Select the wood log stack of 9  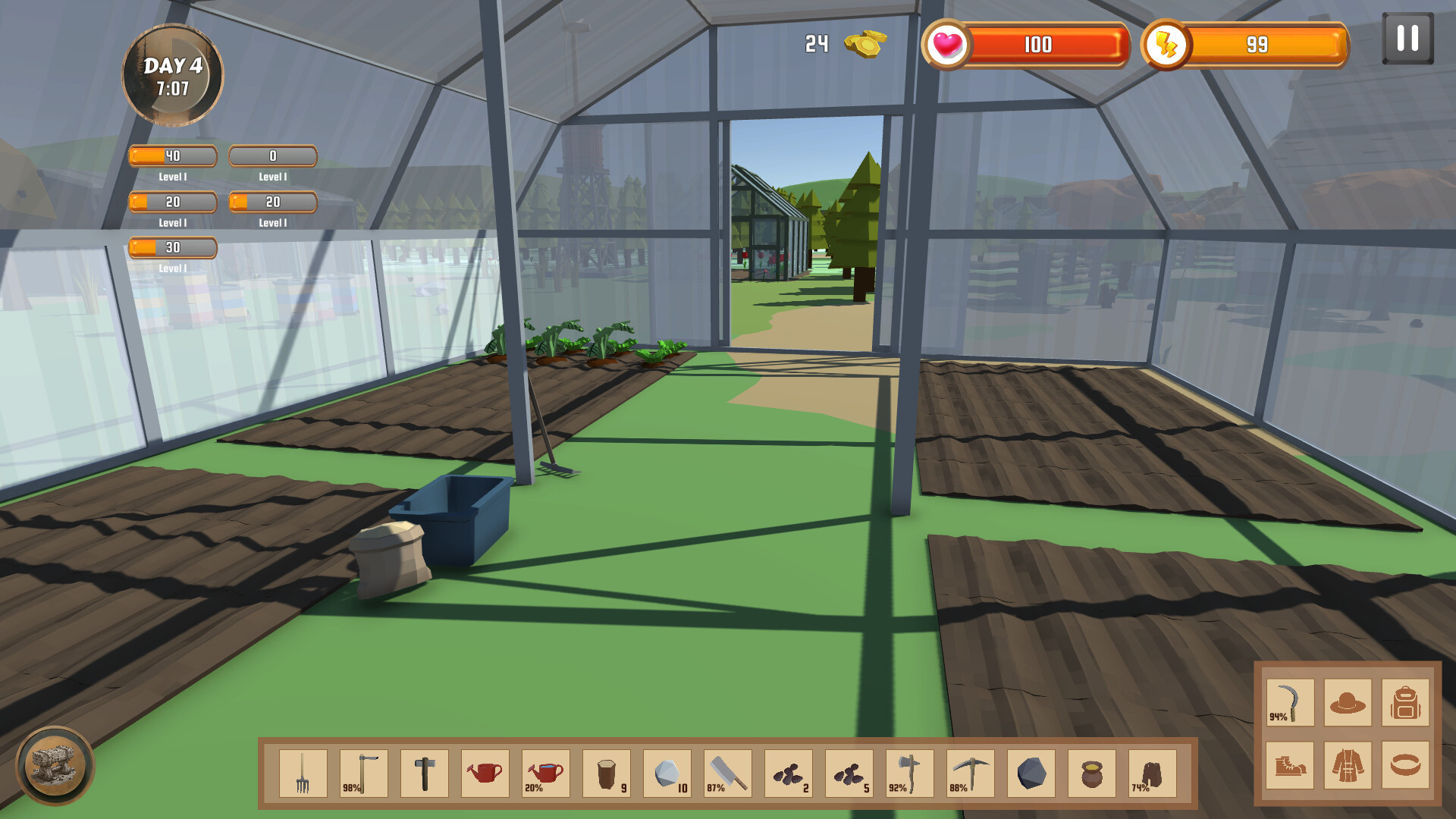click(607, 773)
